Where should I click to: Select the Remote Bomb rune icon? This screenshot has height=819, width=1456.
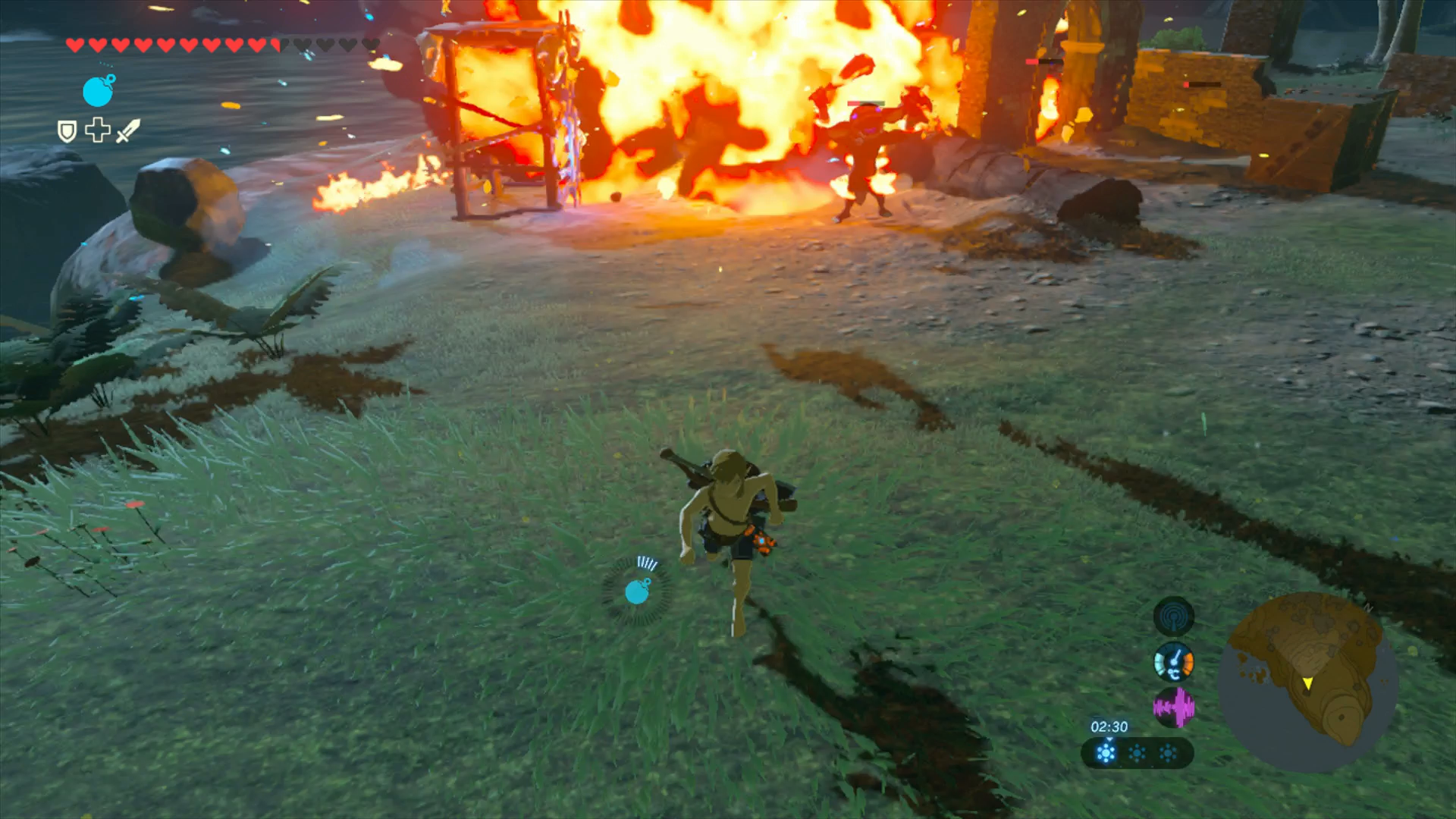click(98, 93)
